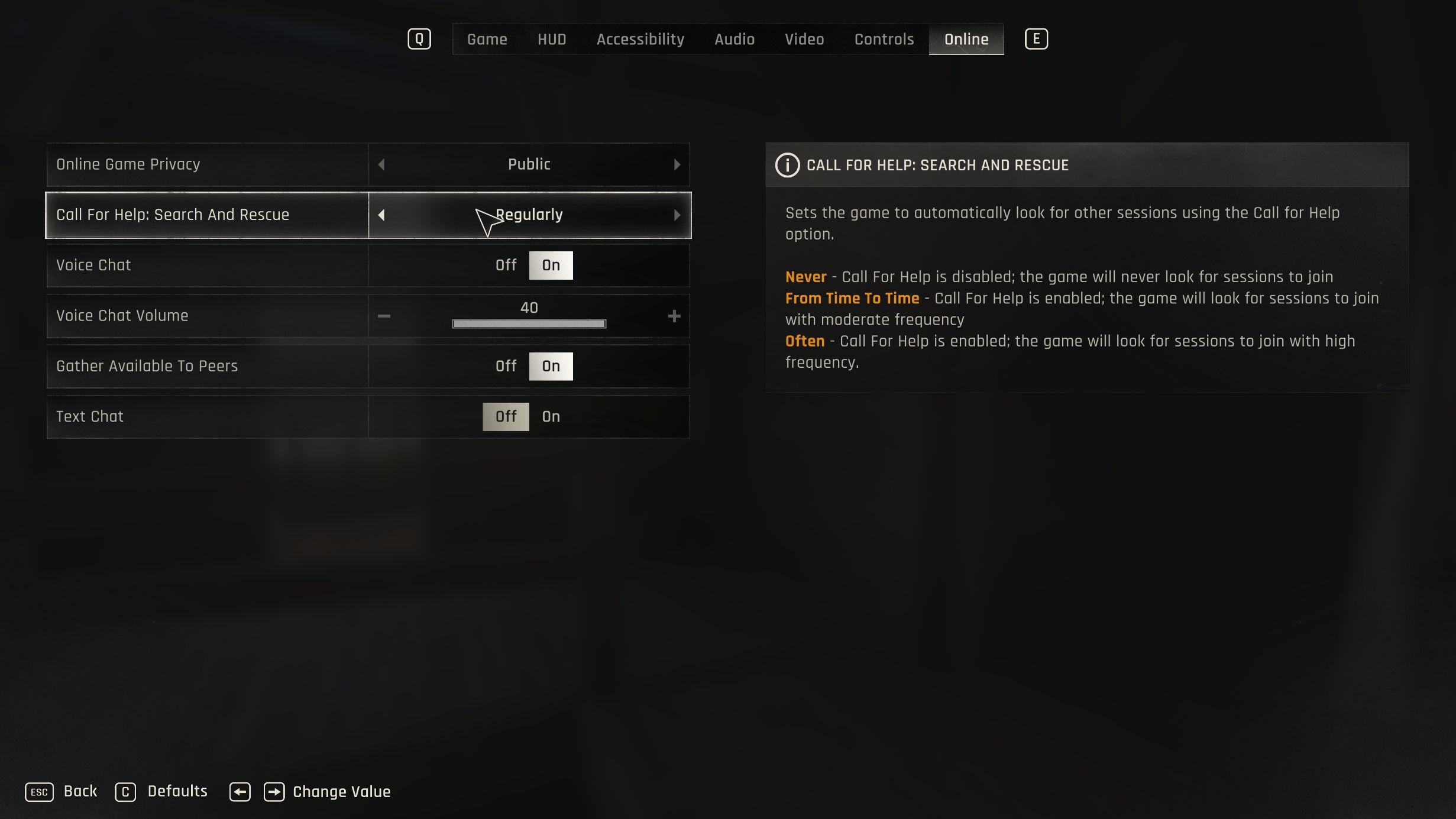Viewport: 1456px width, 819px height.
Task: Click the plus icon on Voice Chat Volume
Action: point(674,316)
